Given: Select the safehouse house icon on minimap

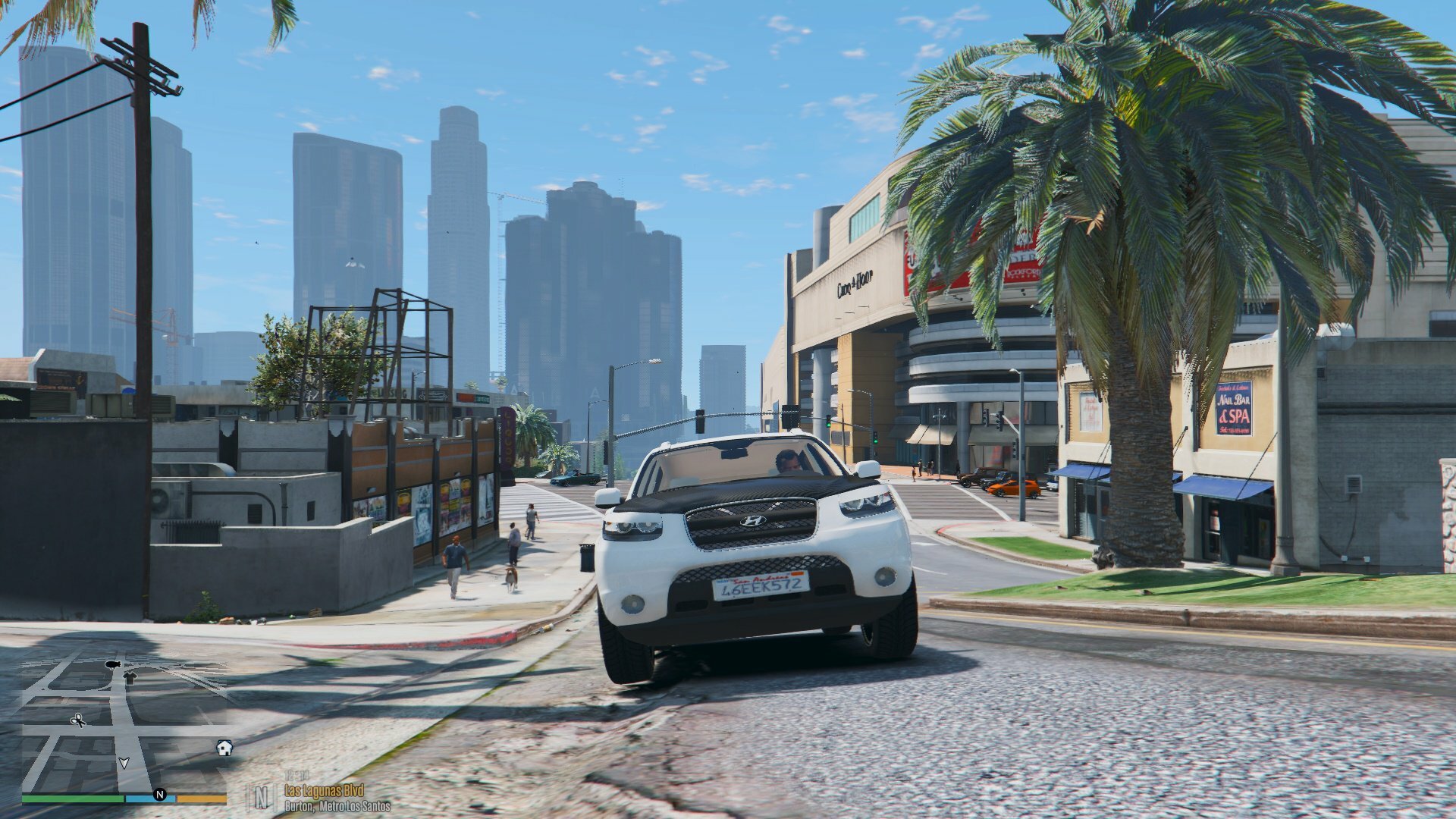Looking at the screenshot, I should click(224, 748).
